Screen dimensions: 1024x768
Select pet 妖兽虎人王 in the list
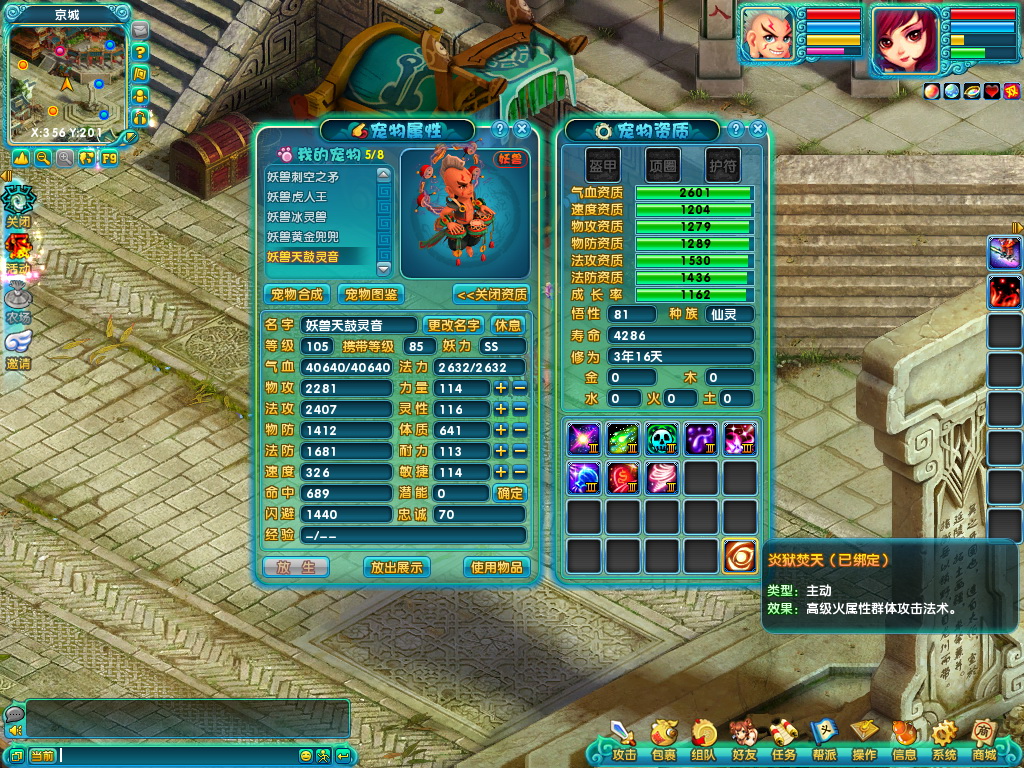tap(297, 197)
